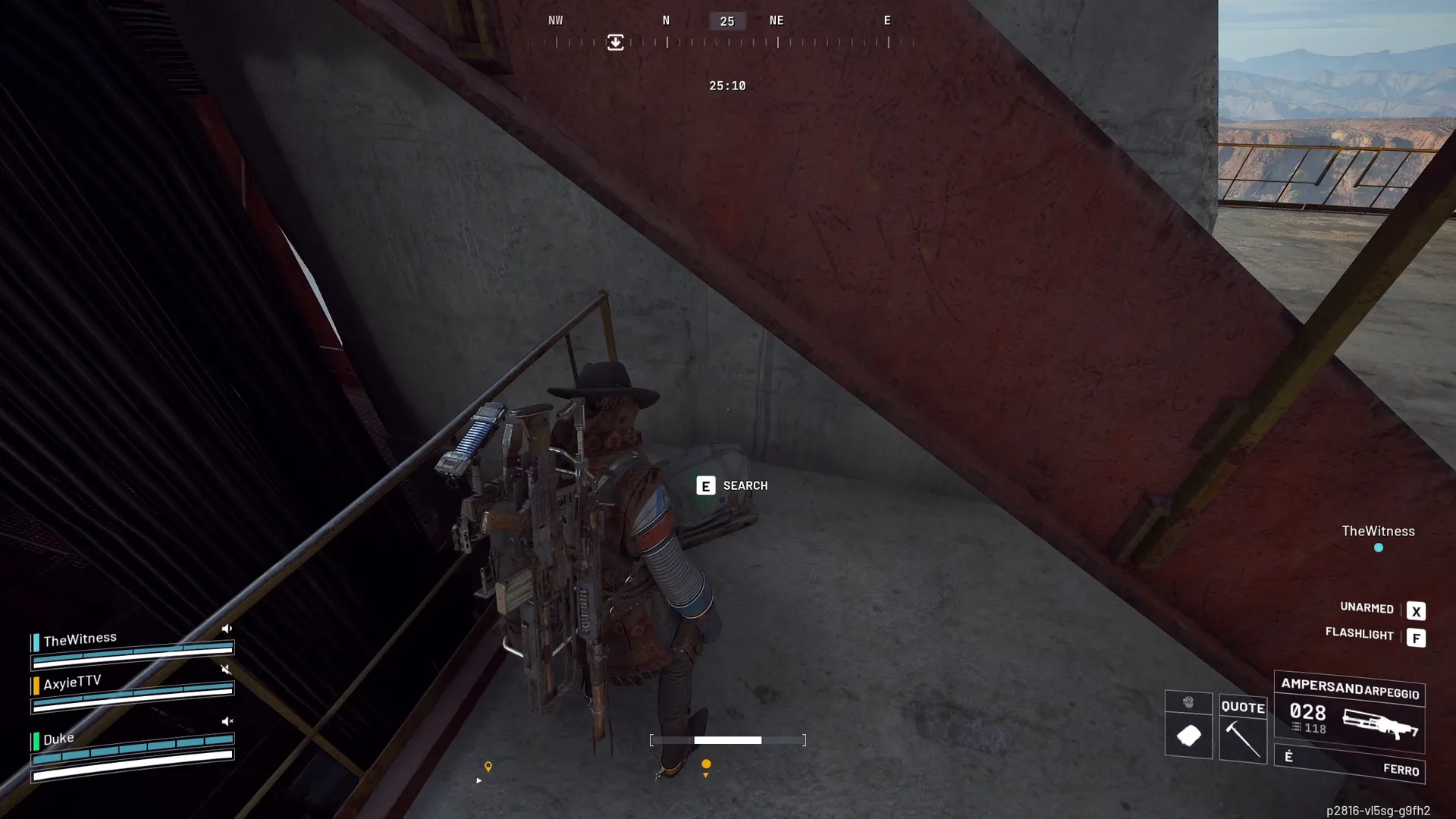The image size is (1456, 819).
Task: Select TheWitness in the squad list
Action: (x=80, y=640)
